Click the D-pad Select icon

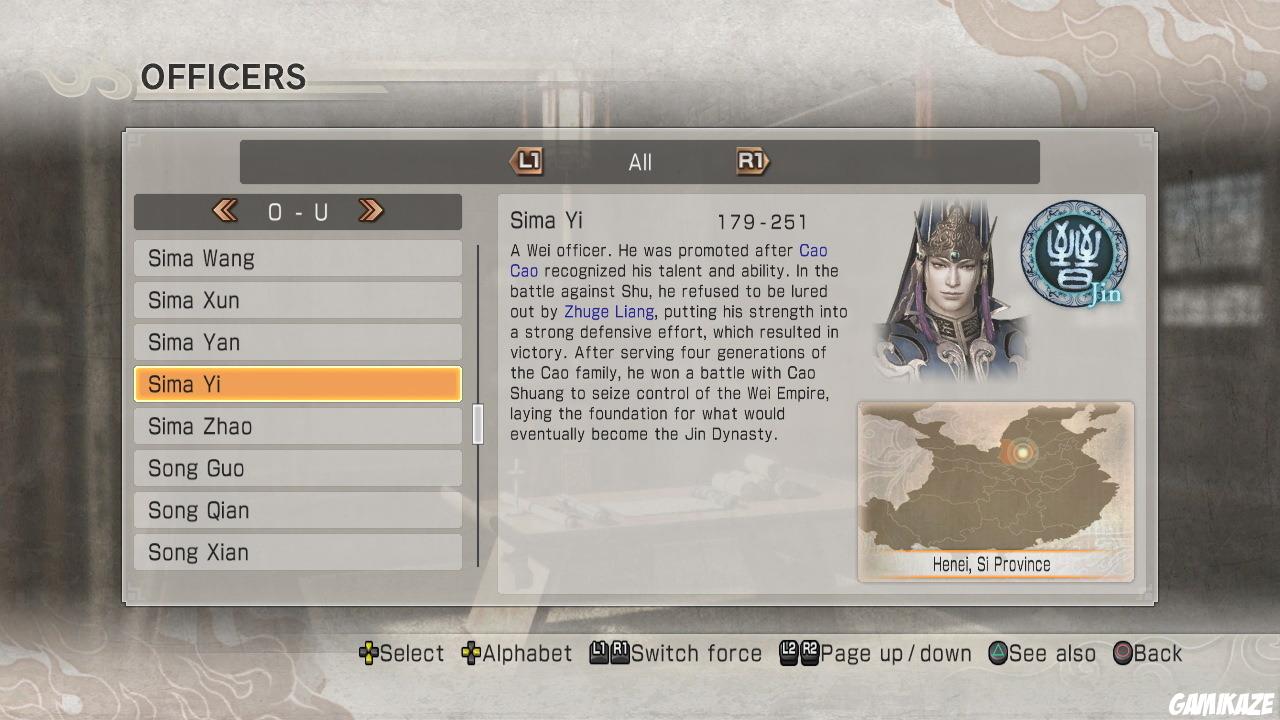coord(369,653)
